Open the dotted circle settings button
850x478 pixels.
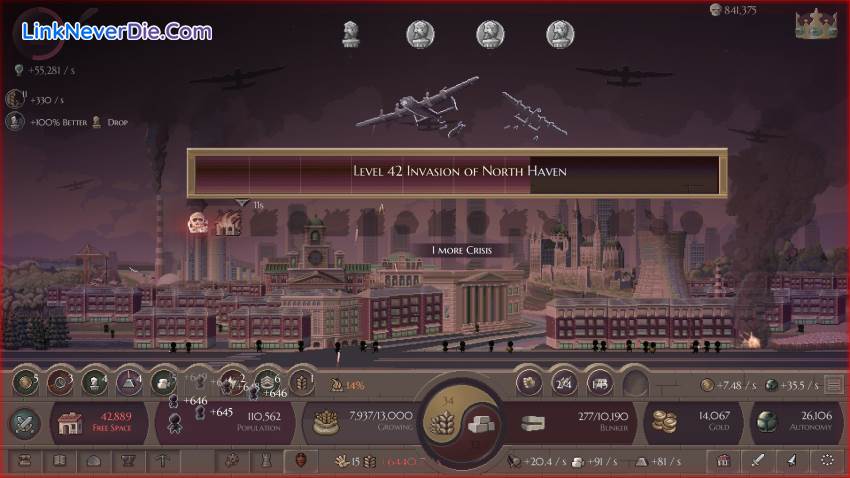point(827,461)
